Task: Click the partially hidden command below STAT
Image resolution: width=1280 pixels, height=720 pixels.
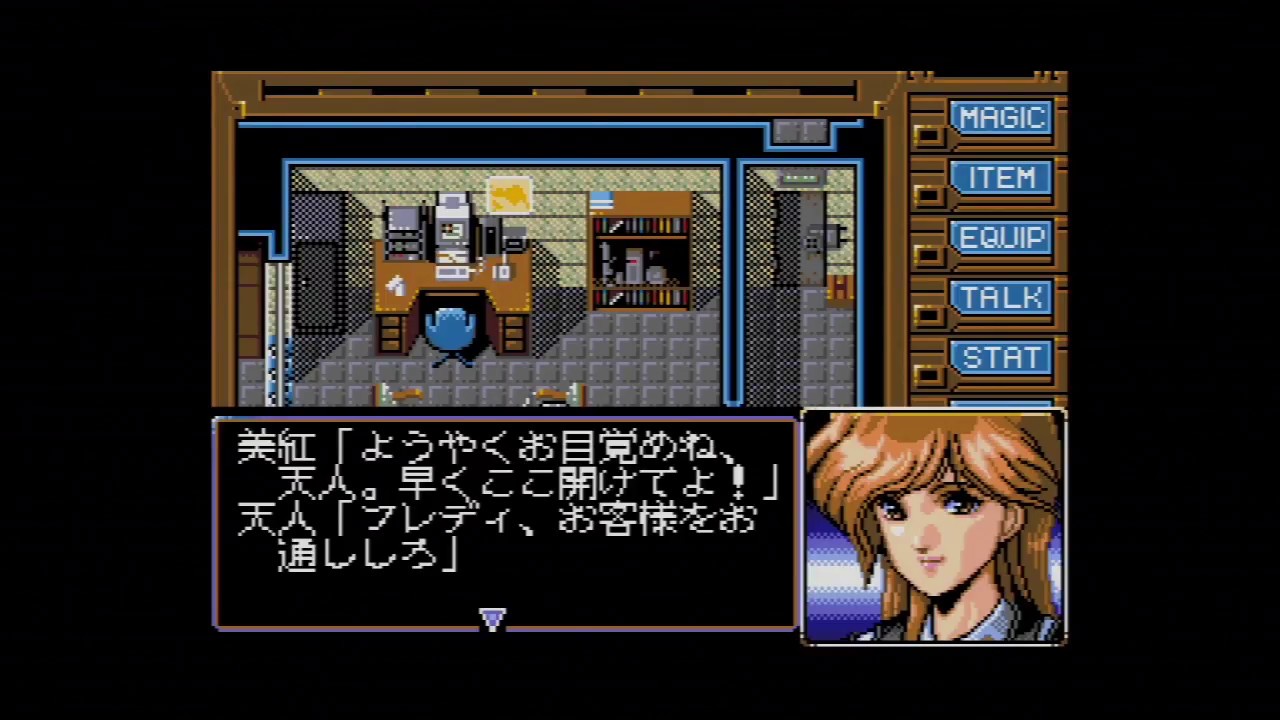Action: tap(1001, 404)
